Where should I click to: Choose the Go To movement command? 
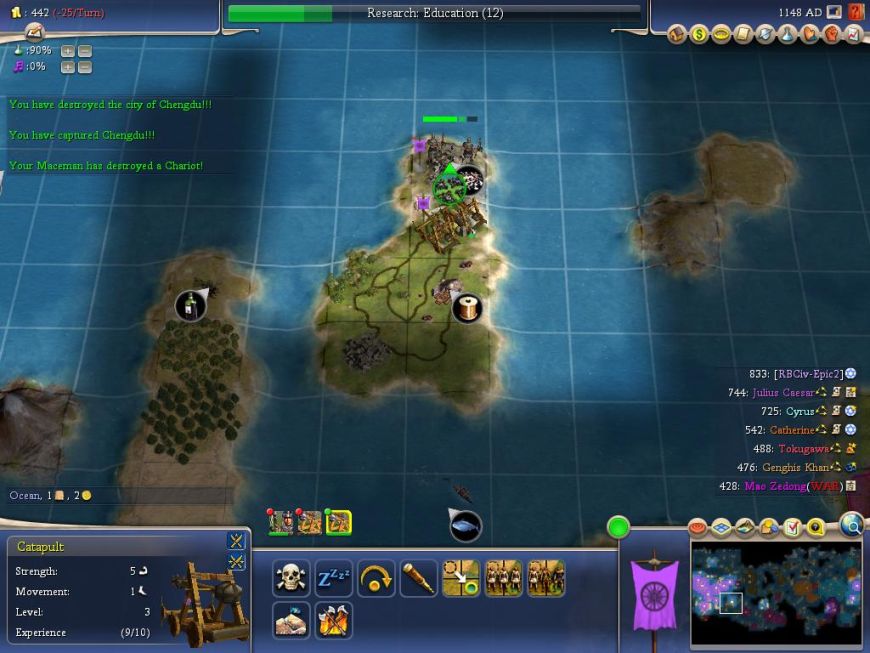tap(461, 578)
